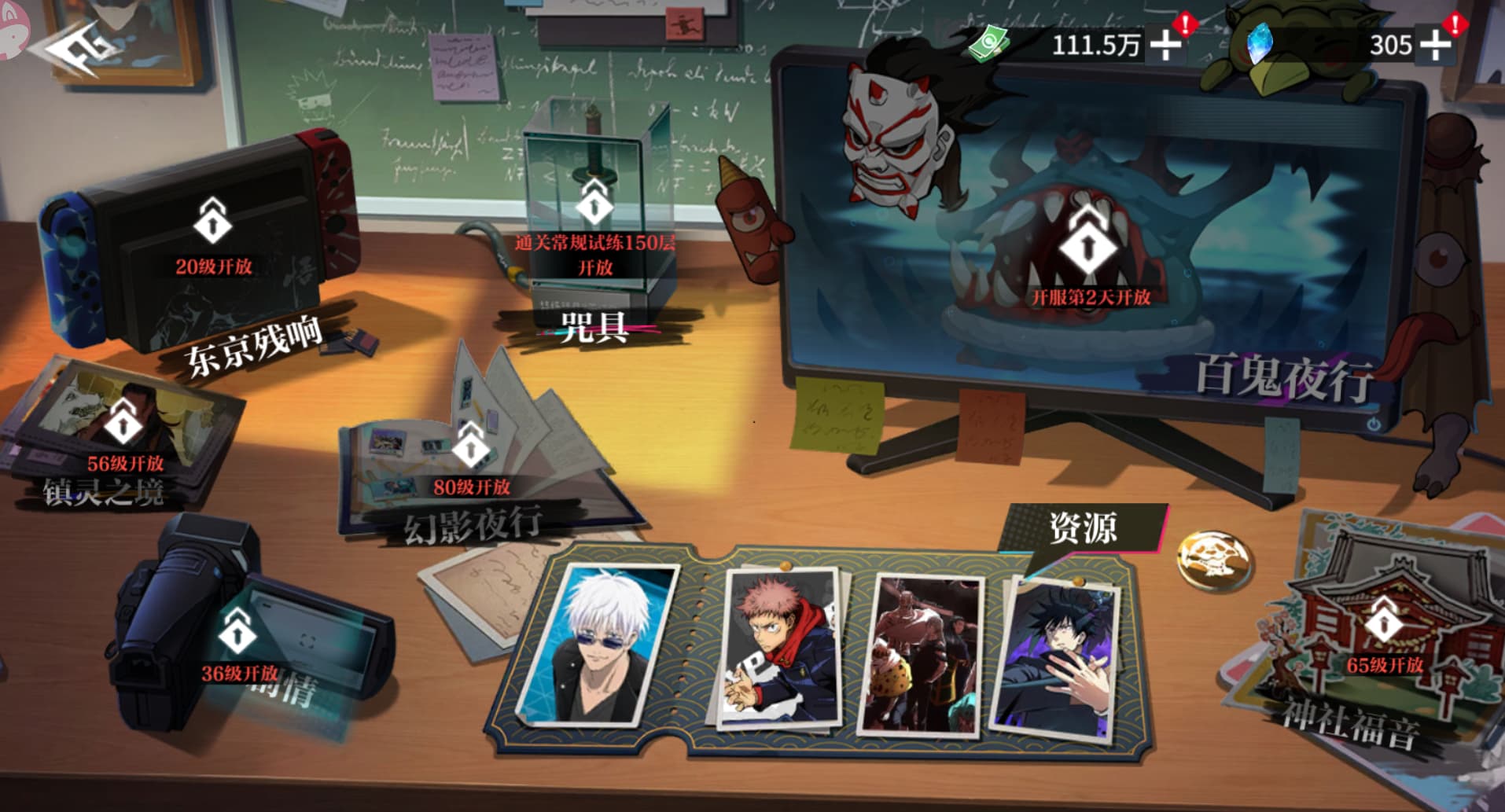Go back with the arrow button
The image size is (1505, 812).
pos(76,49)
